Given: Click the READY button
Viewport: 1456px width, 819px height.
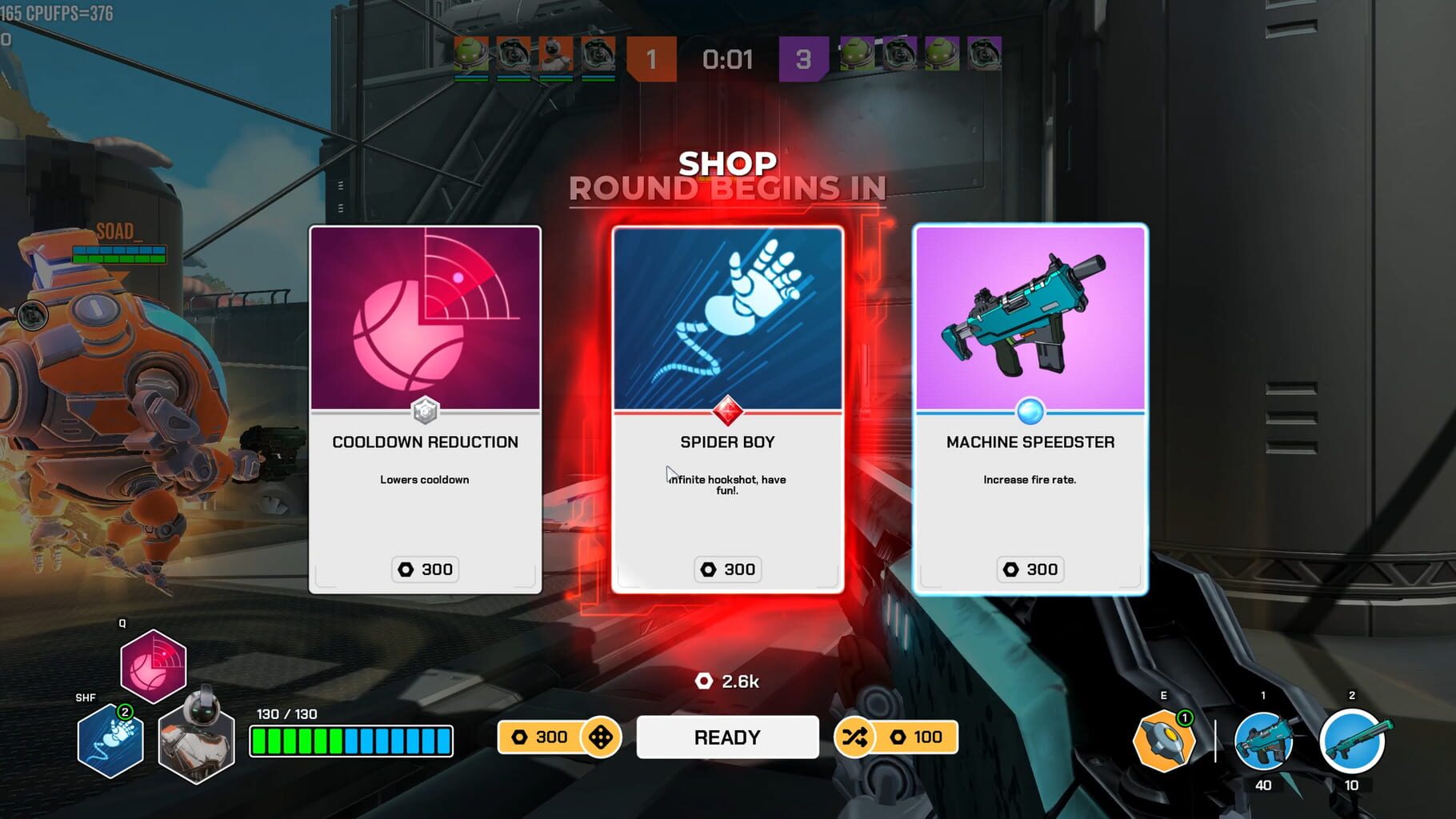Looking at the screenshot, I should 727,737.
